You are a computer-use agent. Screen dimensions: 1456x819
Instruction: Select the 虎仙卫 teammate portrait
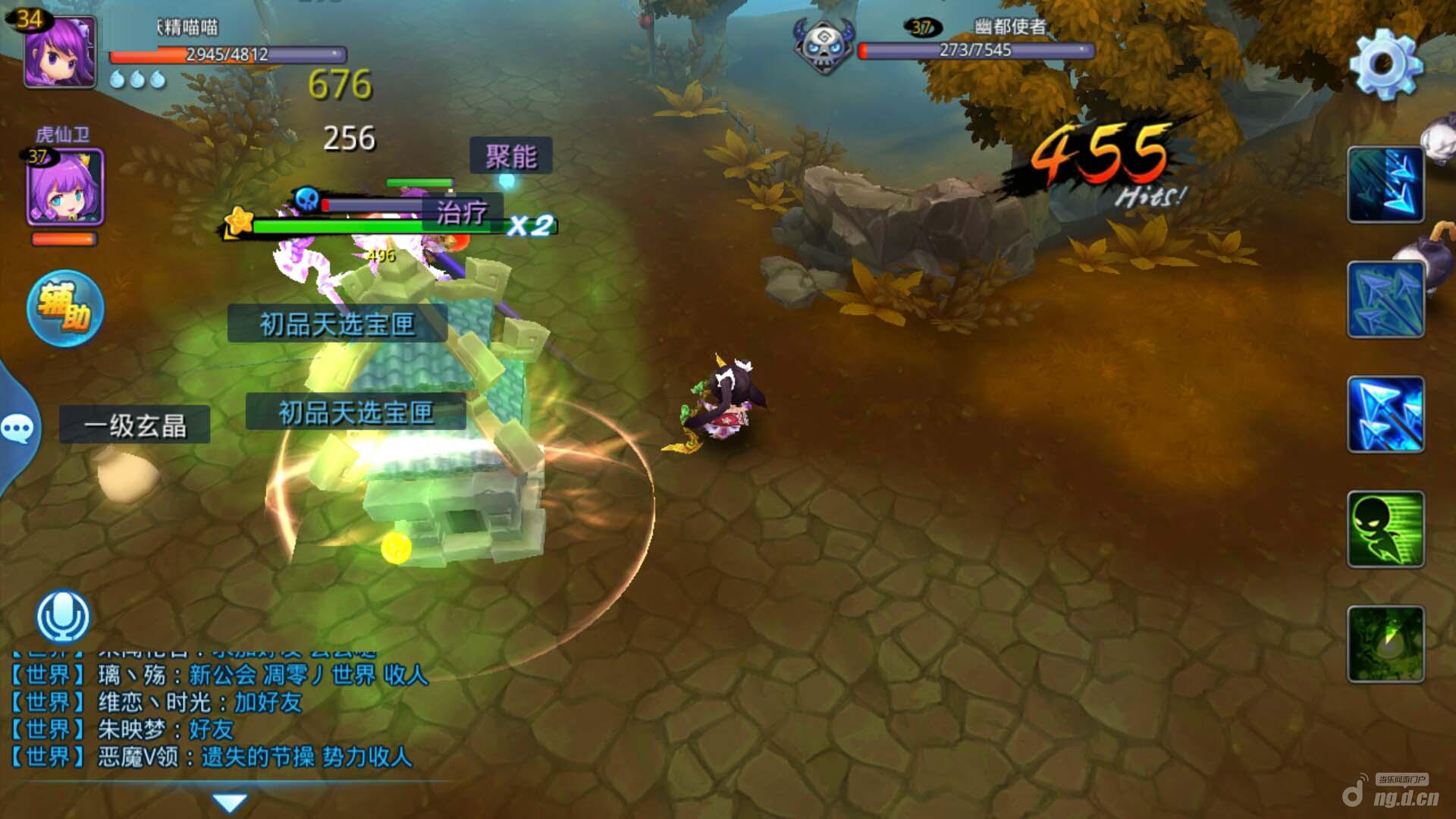(65, 187)
